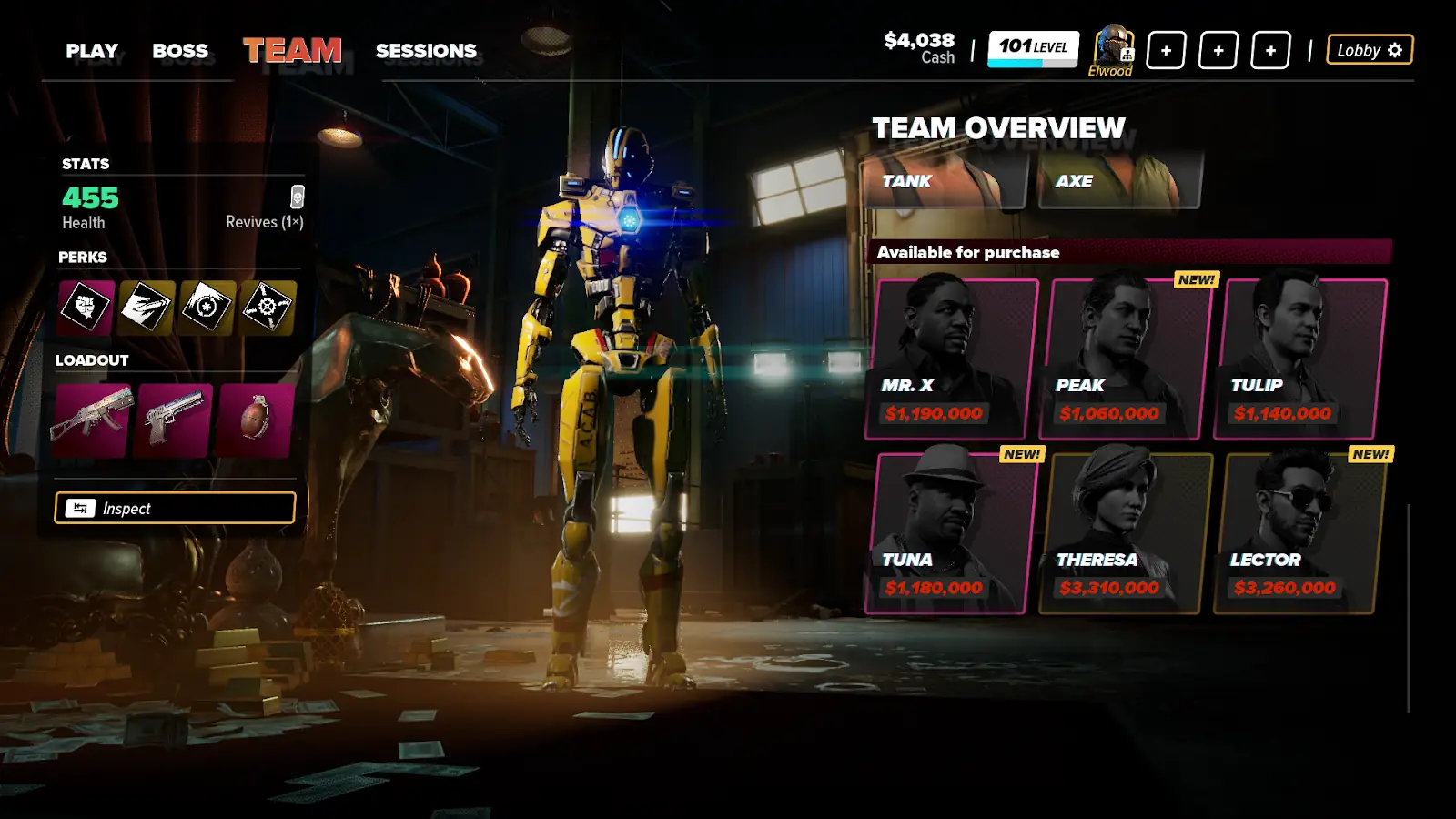Click Elwood's player avatar
The image size is (1456, 819).
click(x=1112, y=47)
